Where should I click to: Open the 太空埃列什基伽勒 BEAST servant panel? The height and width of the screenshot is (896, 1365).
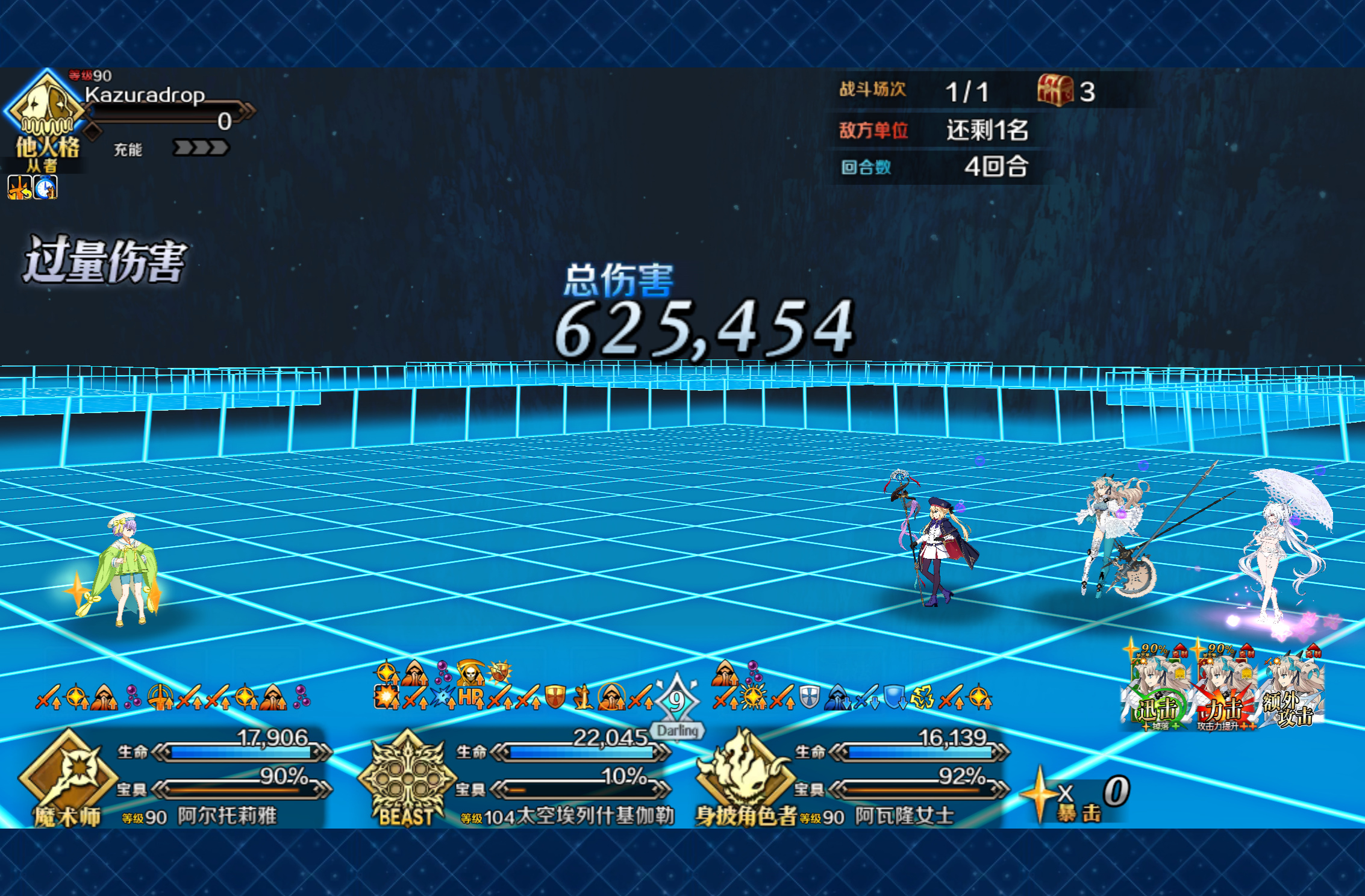pyautogui.click(x=518, y=777)
